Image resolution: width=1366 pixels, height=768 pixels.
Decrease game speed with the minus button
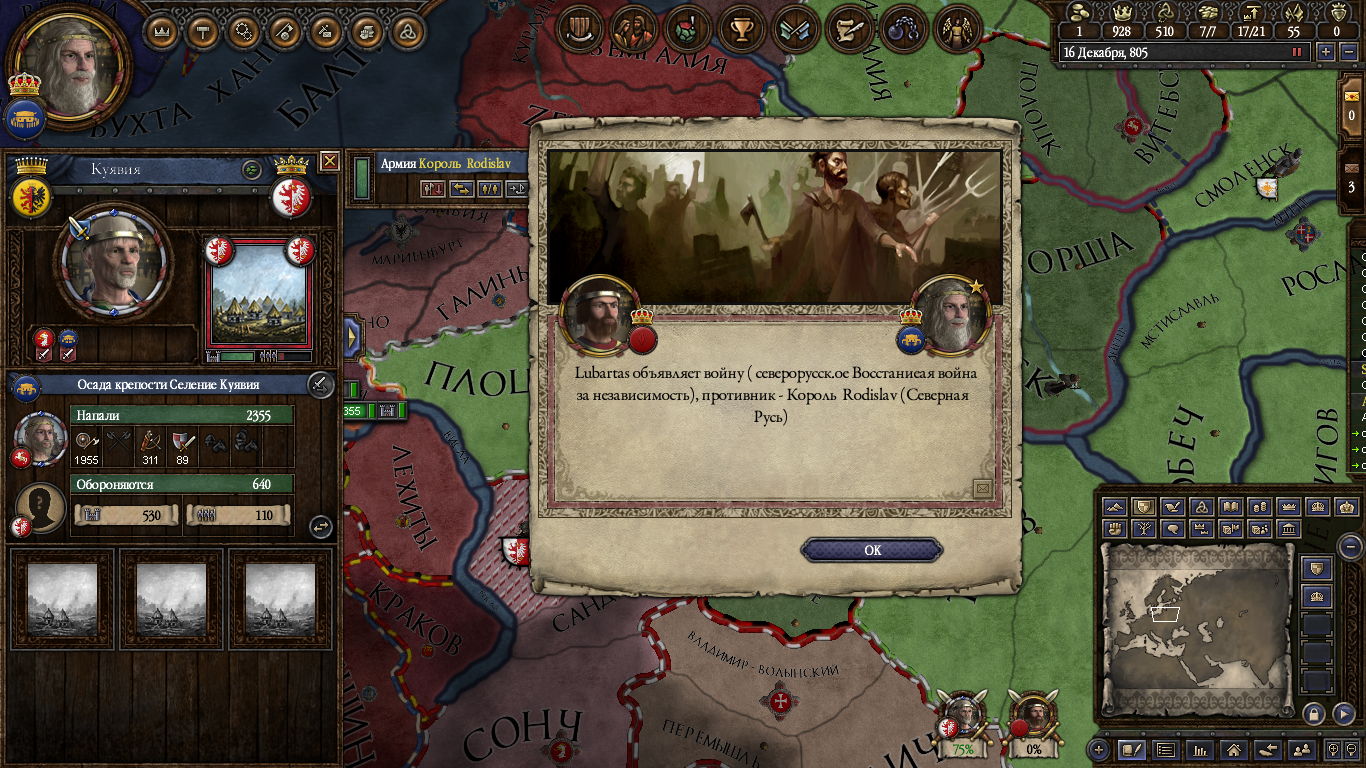pos(1349,52)
